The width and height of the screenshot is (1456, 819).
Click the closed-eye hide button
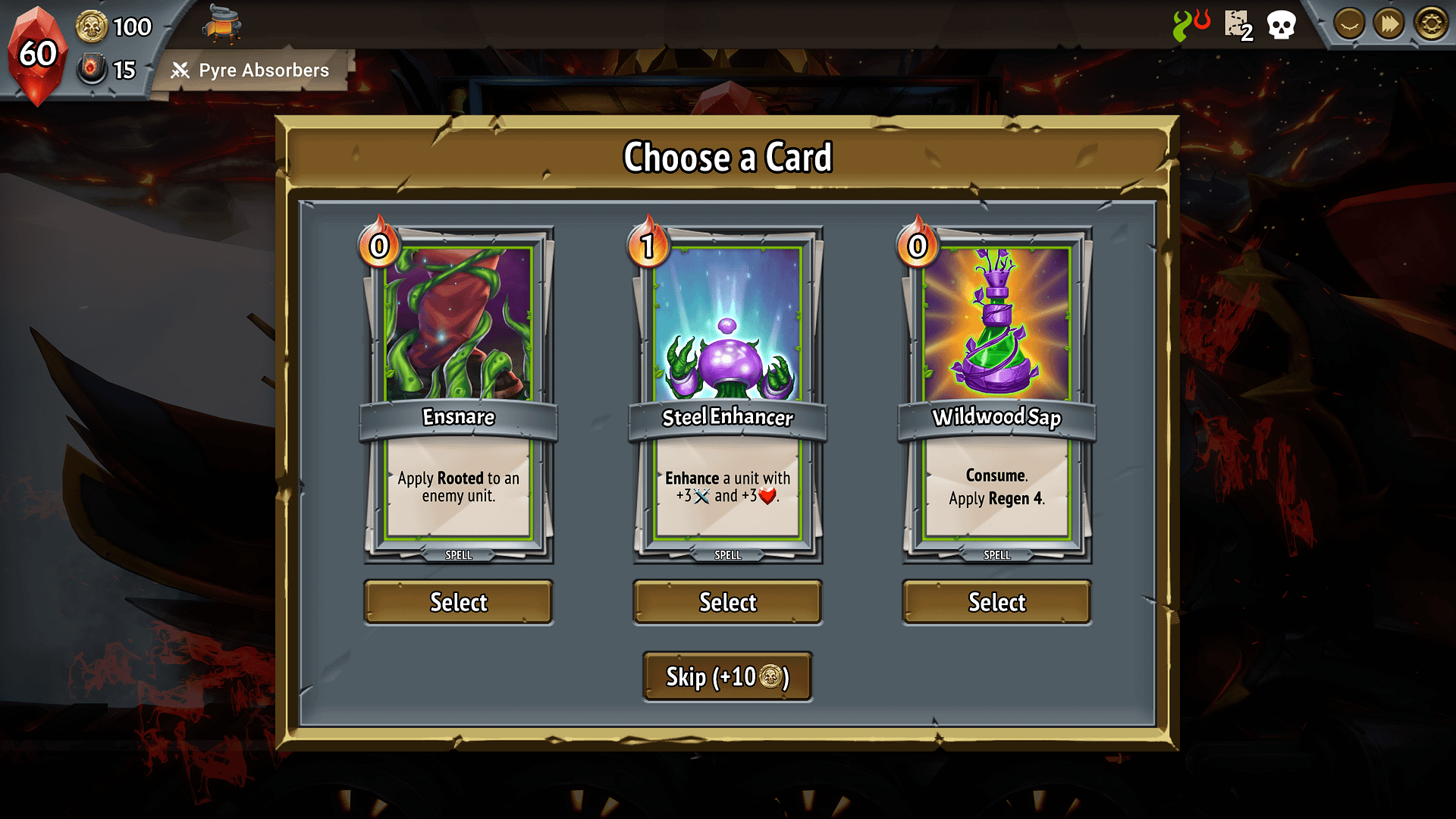tap(1348, 24)
